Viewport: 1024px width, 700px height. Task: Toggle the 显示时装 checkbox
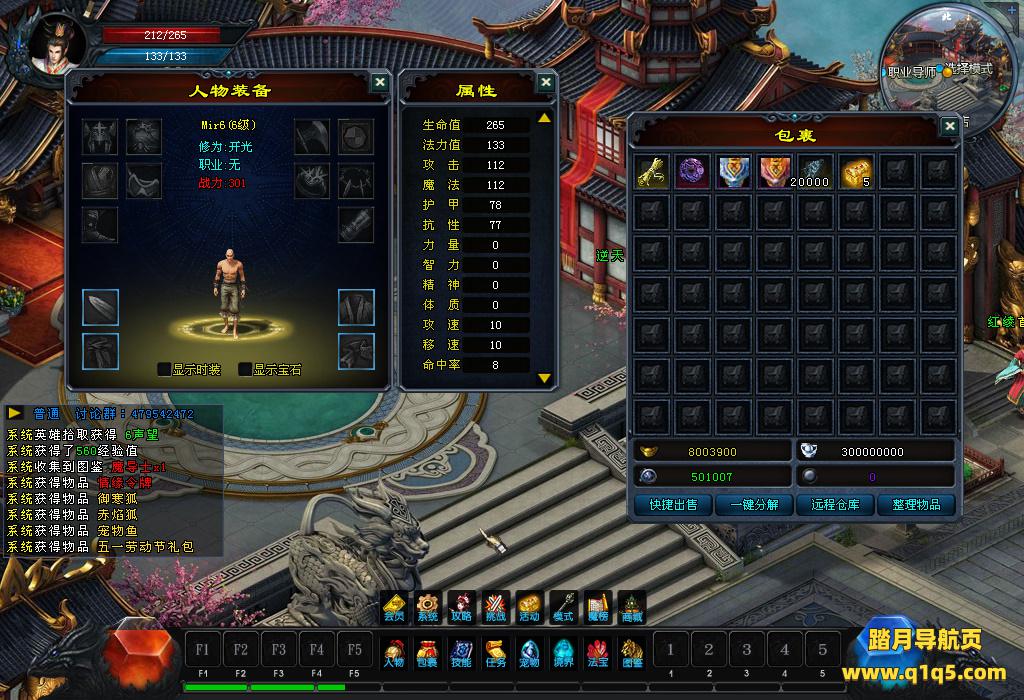[165, 369]
